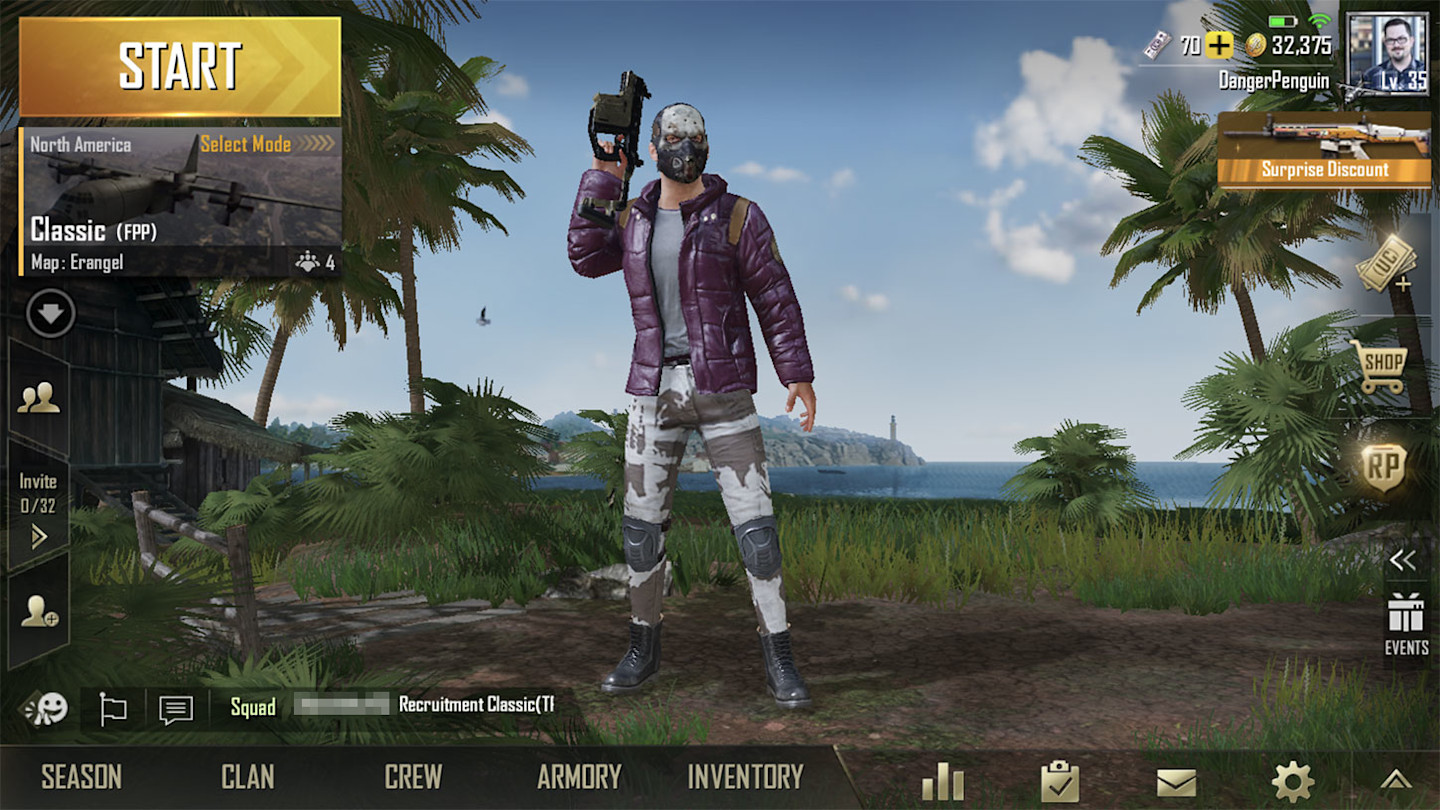Viewport: 1440px width, 810px height.
Task: Switch to the CREW tab
Action: pyautogui.click(x=414, y=775)
